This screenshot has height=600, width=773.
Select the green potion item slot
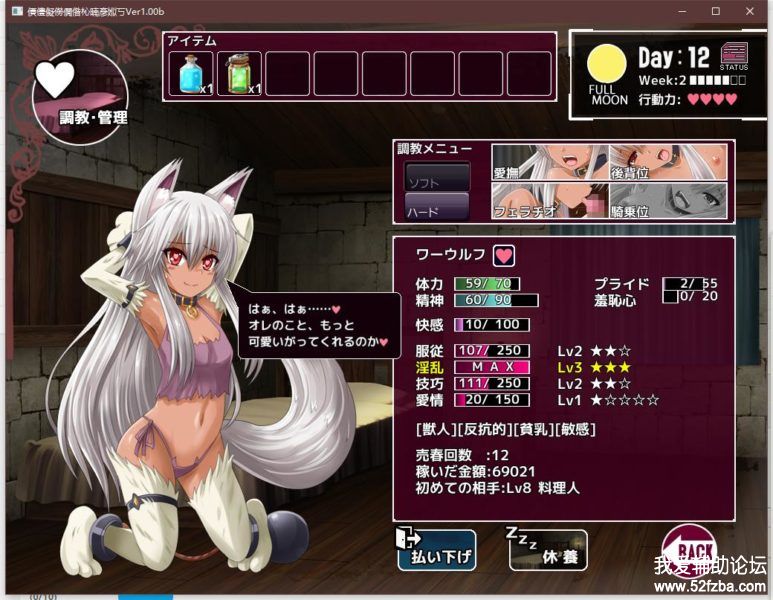239,73
